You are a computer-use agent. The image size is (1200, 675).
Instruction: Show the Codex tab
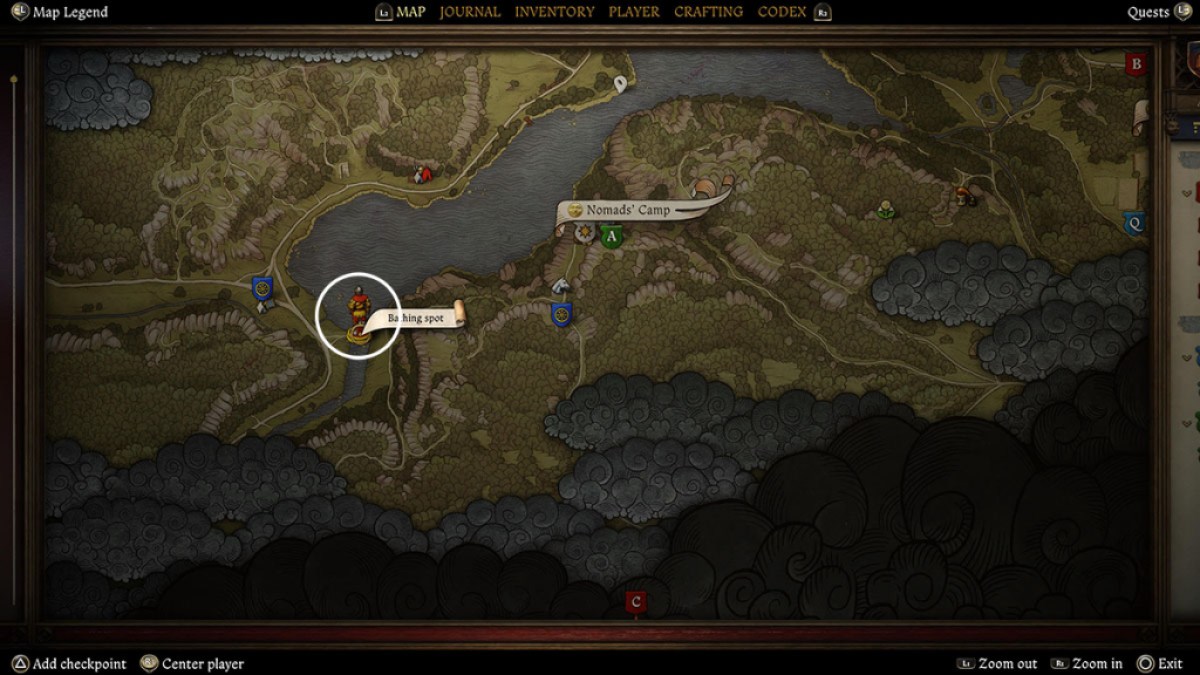[x=783, y=12]
